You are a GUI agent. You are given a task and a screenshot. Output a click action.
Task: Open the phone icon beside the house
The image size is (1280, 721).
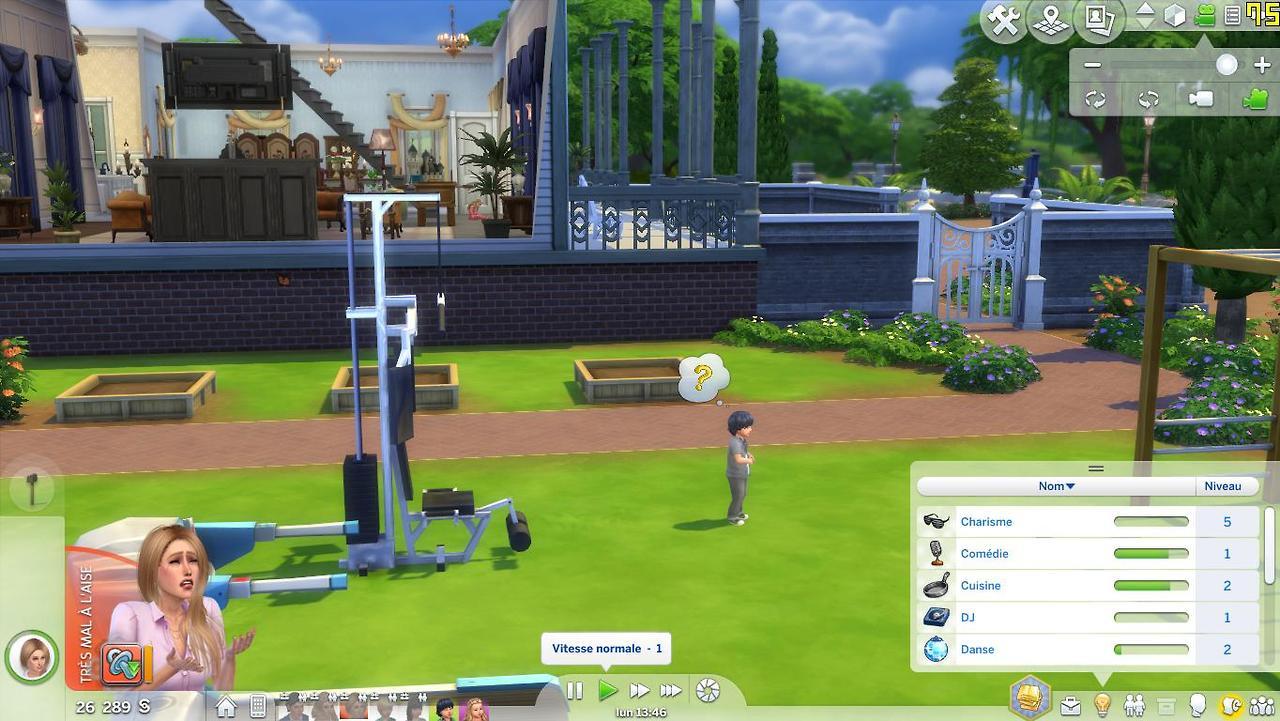point(258,707)
